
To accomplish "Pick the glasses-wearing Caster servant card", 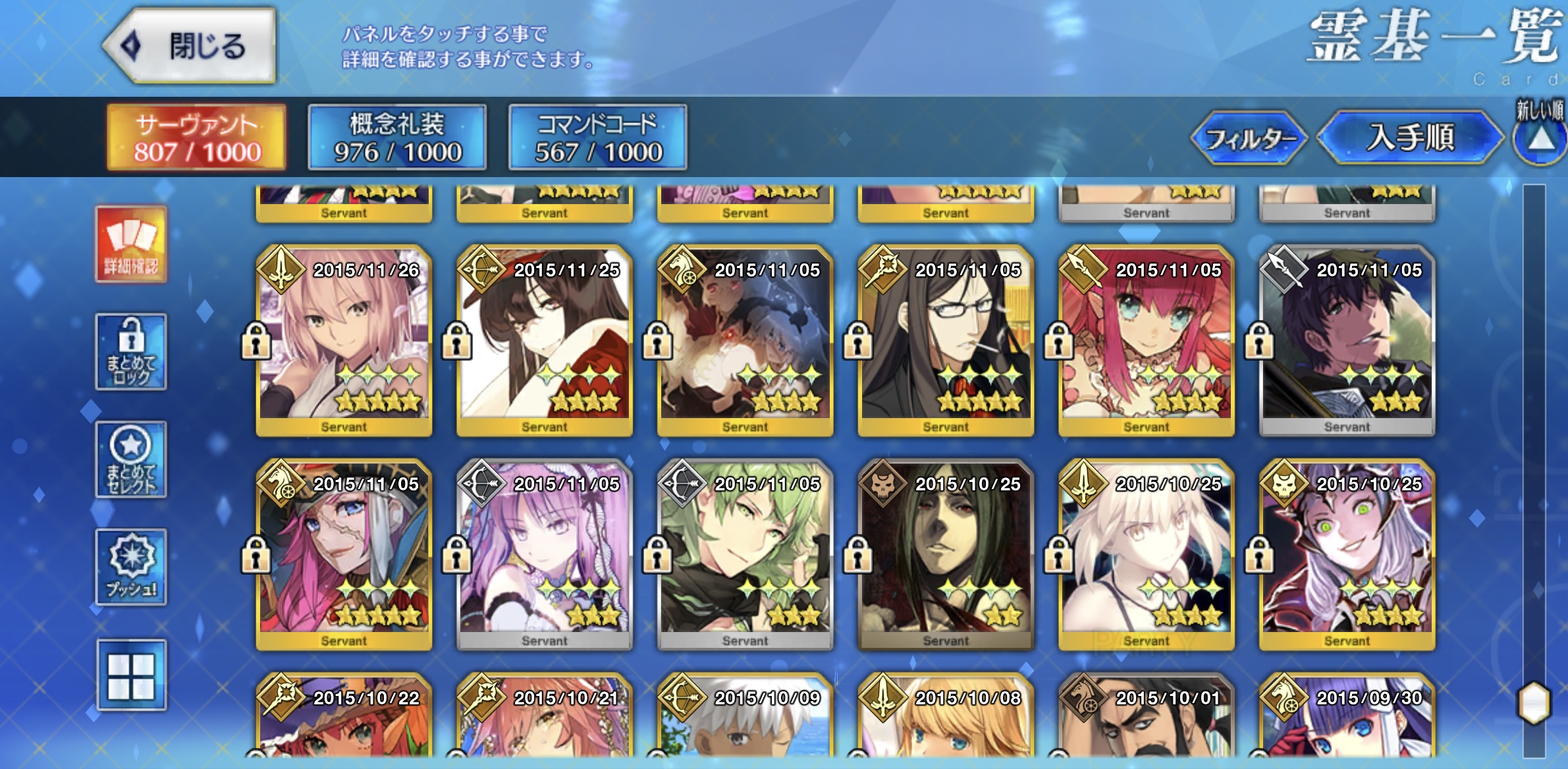I will [946, 340].
